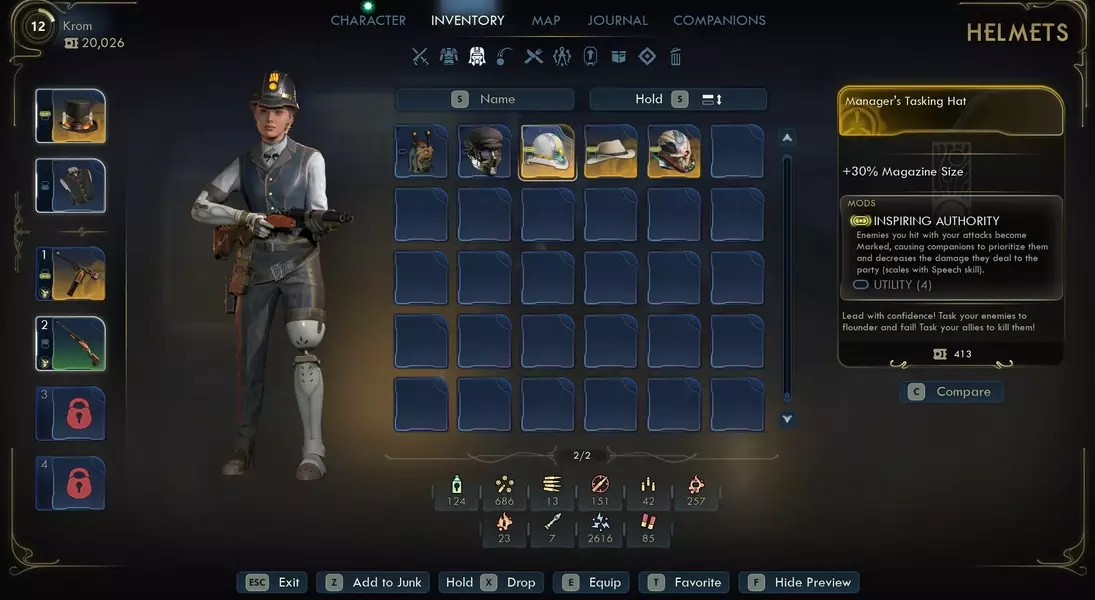The image size is (1095, 600).
Task: Select the white safari pith helmet
Action: point(547,151)
